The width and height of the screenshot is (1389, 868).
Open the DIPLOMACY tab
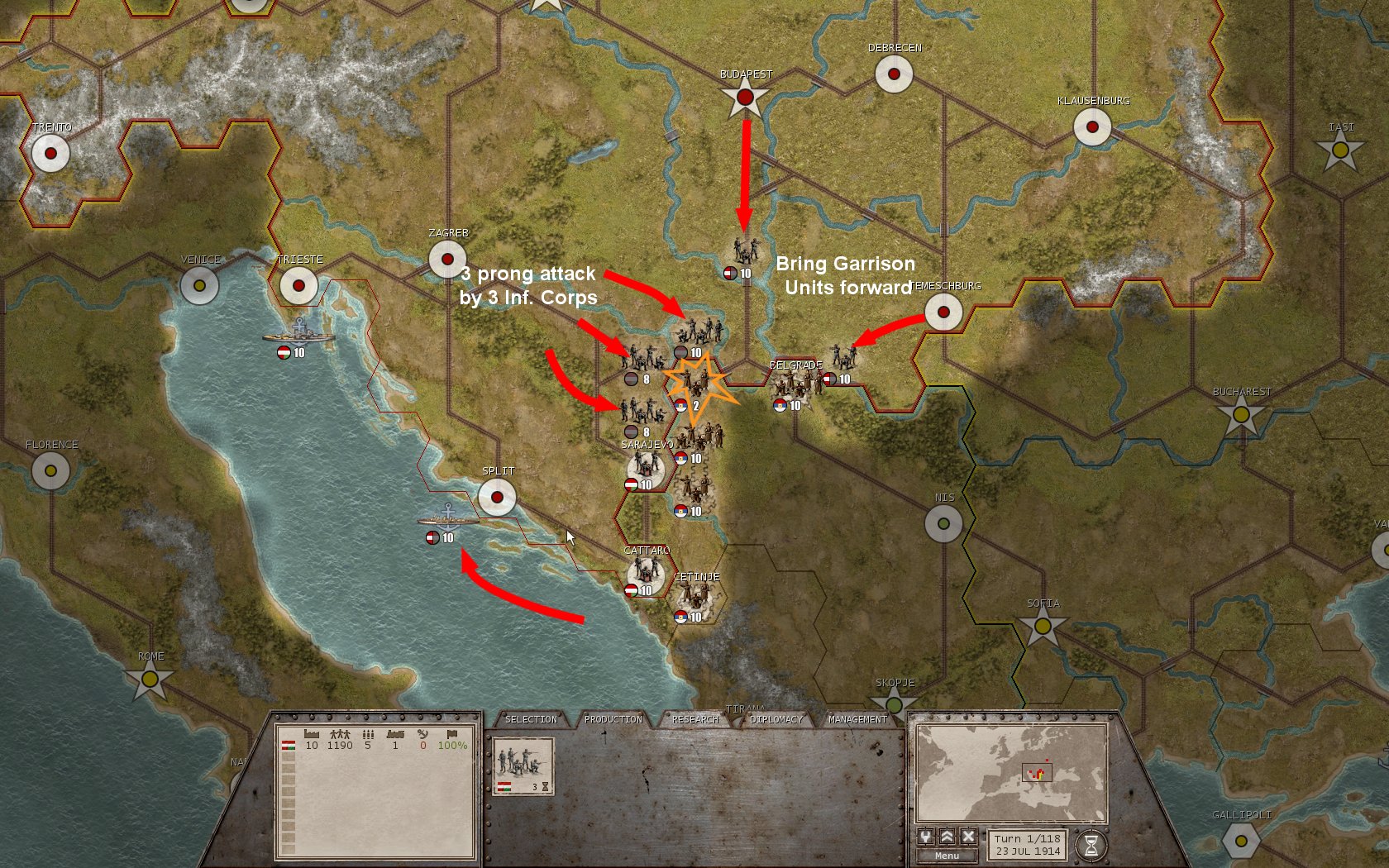tap(776, 719)
